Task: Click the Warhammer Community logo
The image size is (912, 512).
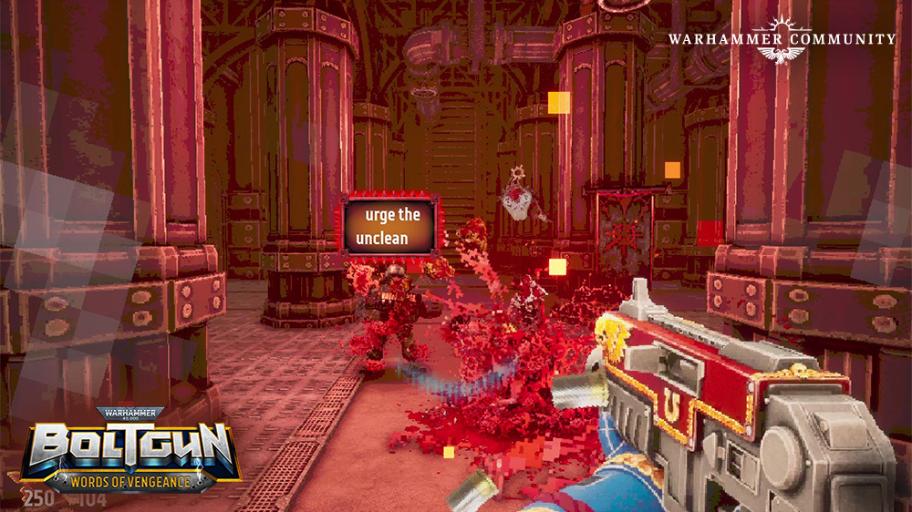Action: [x=782, y=40]
